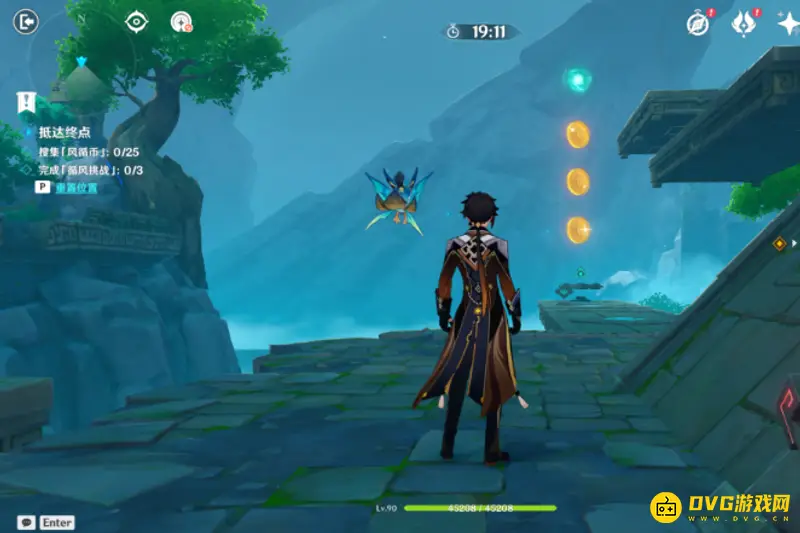
Task: Open the four-point star wish icon
Action: coord(787,24)
